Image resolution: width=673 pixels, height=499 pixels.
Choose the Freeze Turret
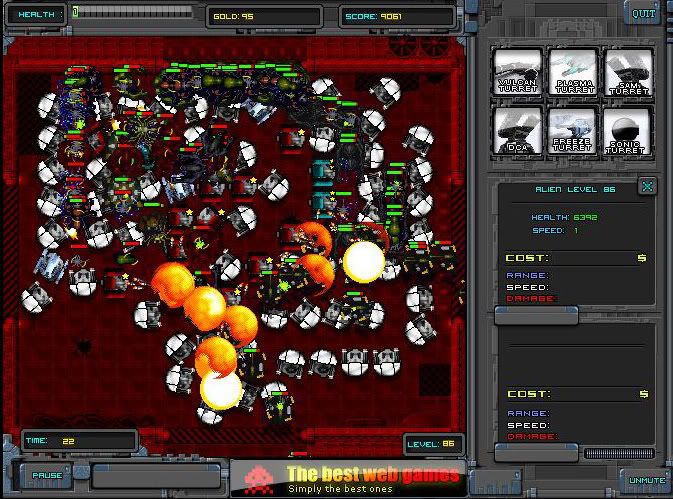574,130
